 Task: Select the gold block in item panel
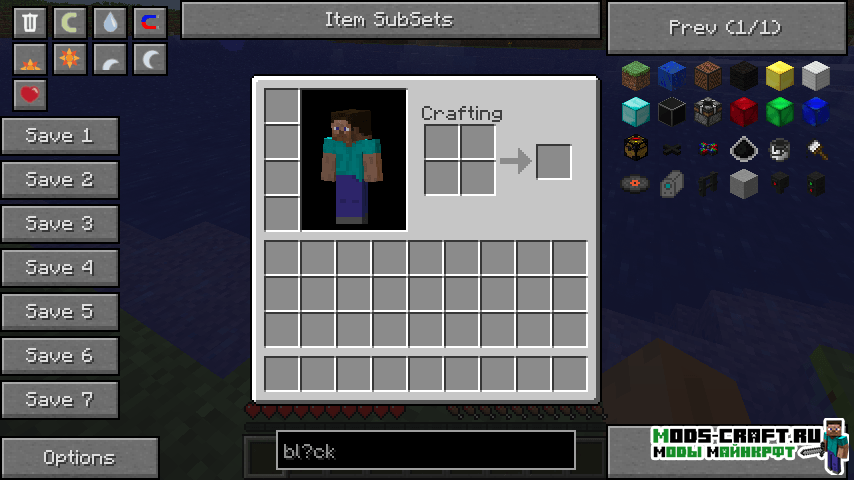780,76
